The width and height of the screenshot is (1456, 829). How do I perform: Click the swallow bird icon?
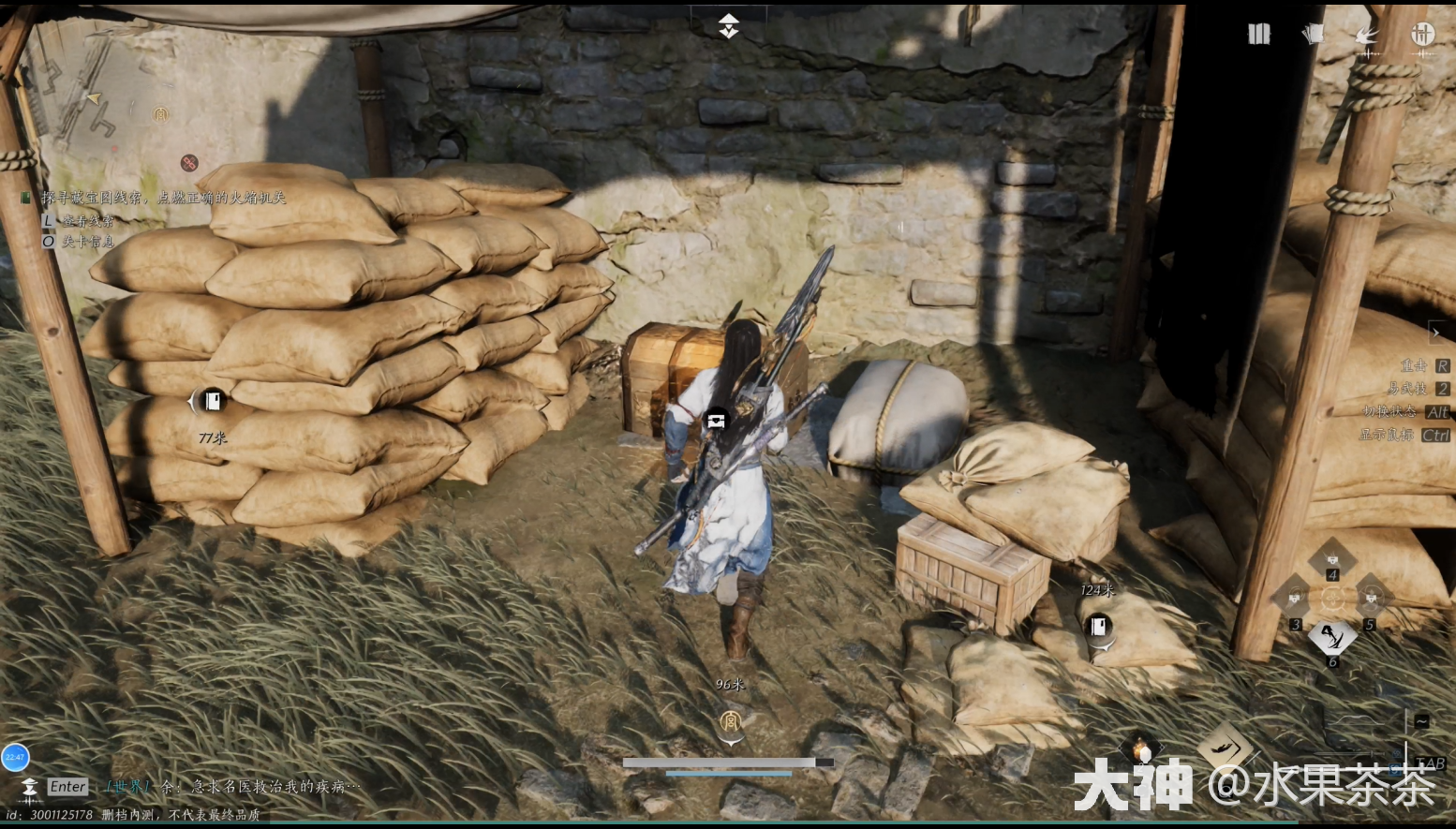1367,37
